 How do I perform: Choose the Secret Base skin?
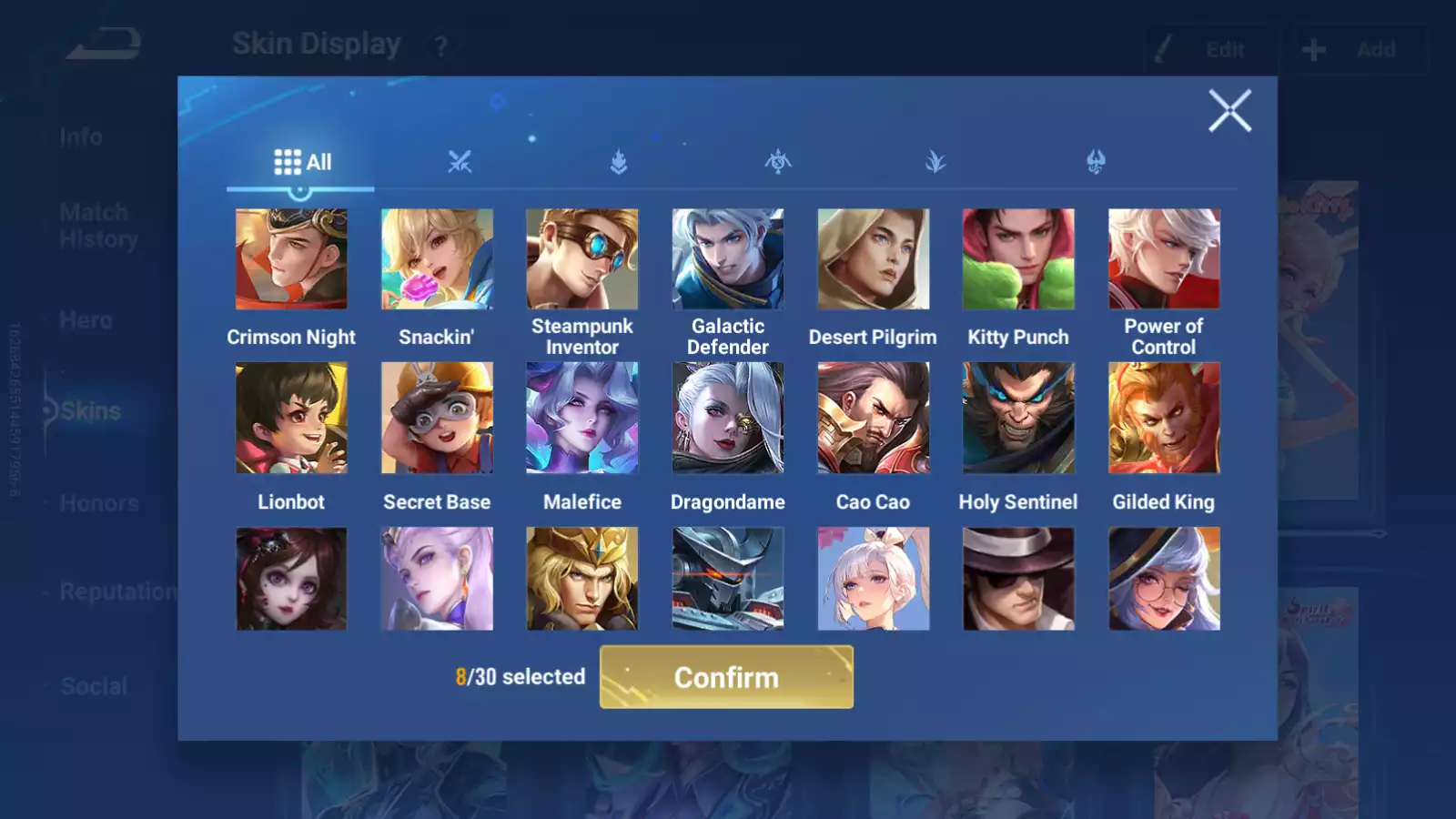point(437,418)
